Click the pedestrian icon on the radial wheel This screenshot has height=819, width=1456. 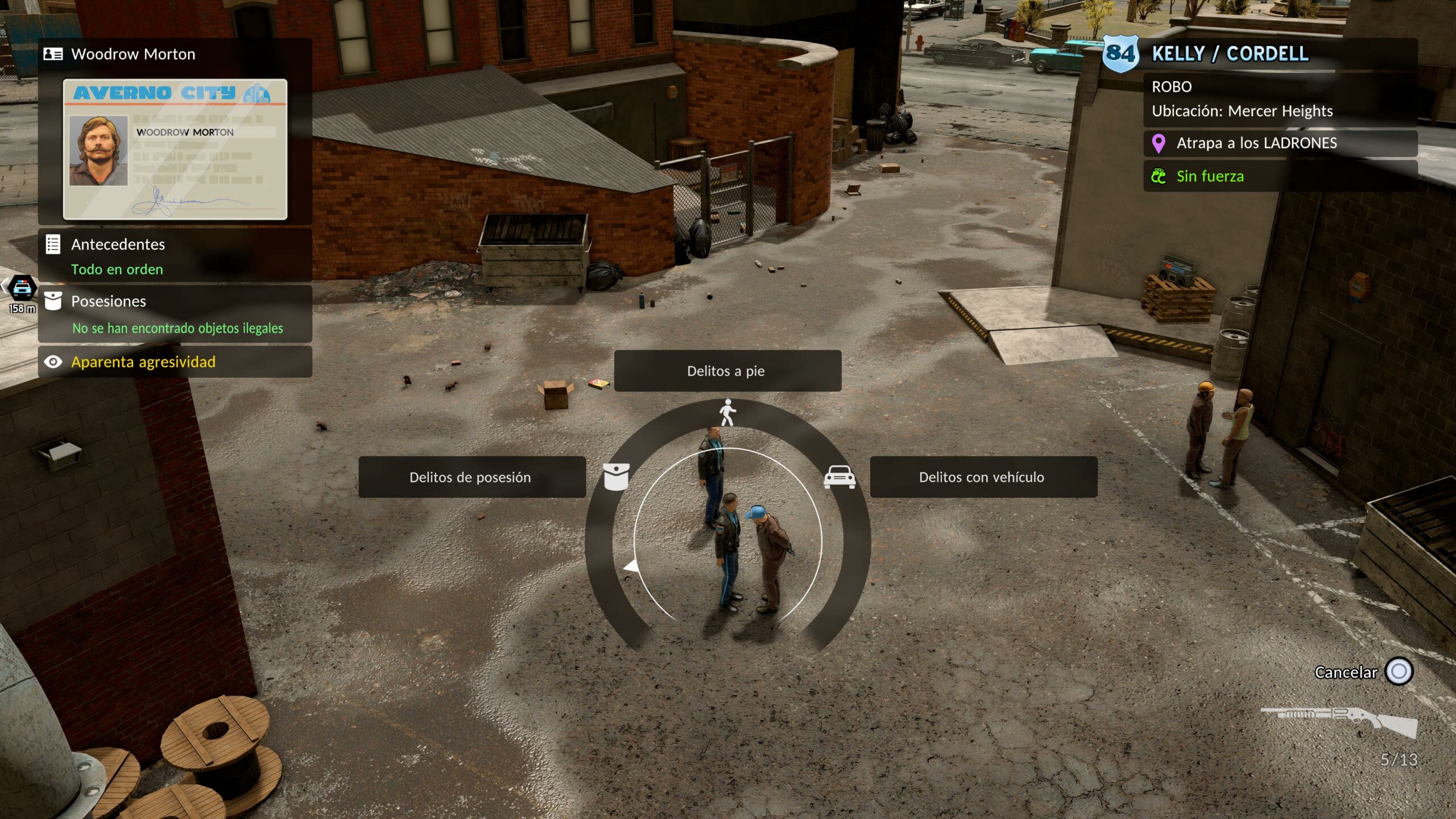click(727, 412)
